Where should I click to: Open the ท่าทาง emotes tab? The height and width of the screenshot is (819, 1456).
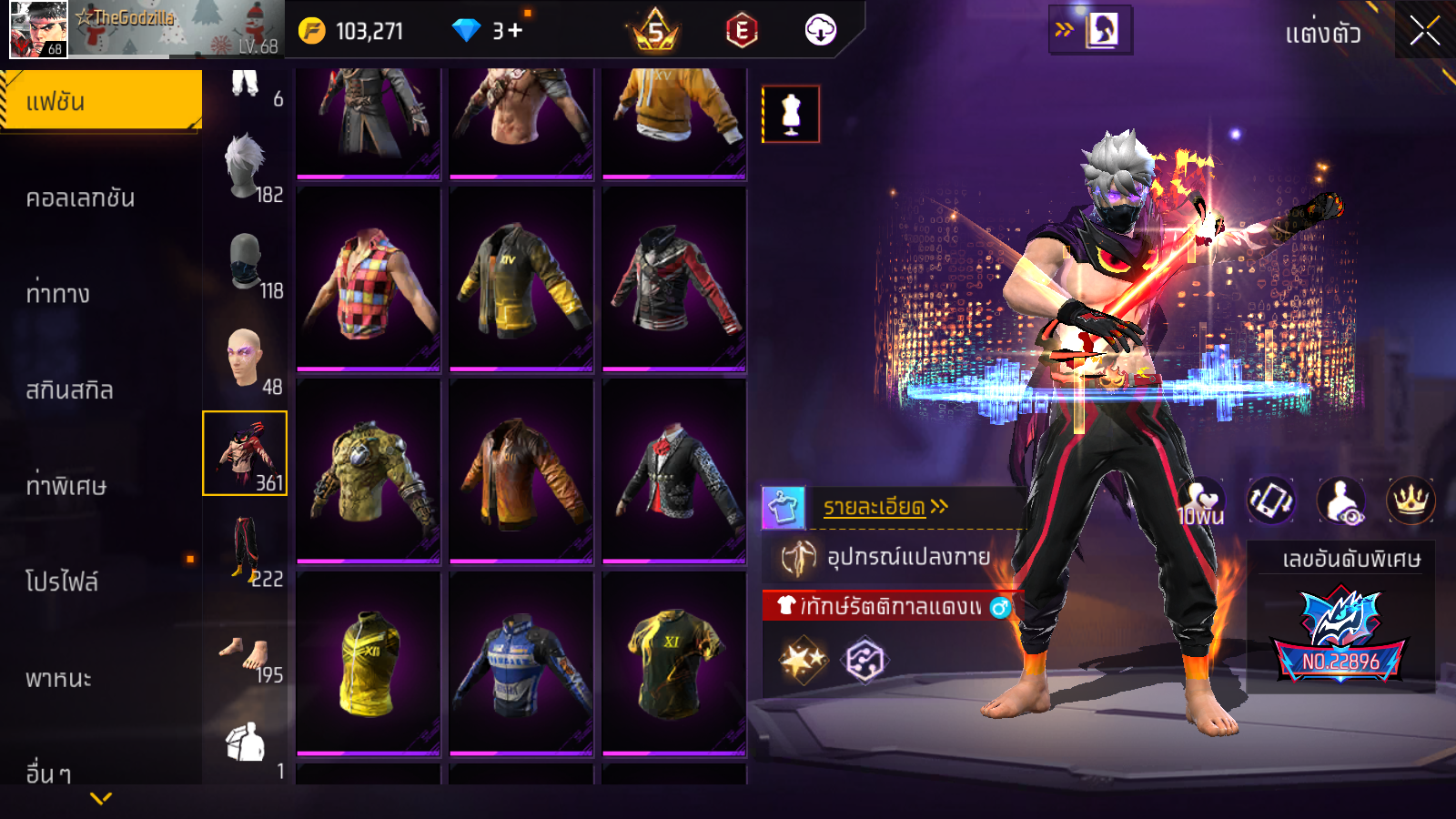[x=58, y=294]
